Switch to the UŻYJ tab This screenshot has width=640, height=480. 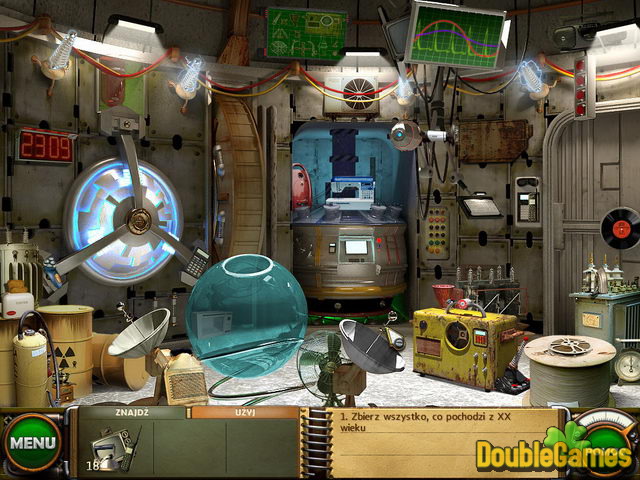pyautogui.click(x=244, y=412)
